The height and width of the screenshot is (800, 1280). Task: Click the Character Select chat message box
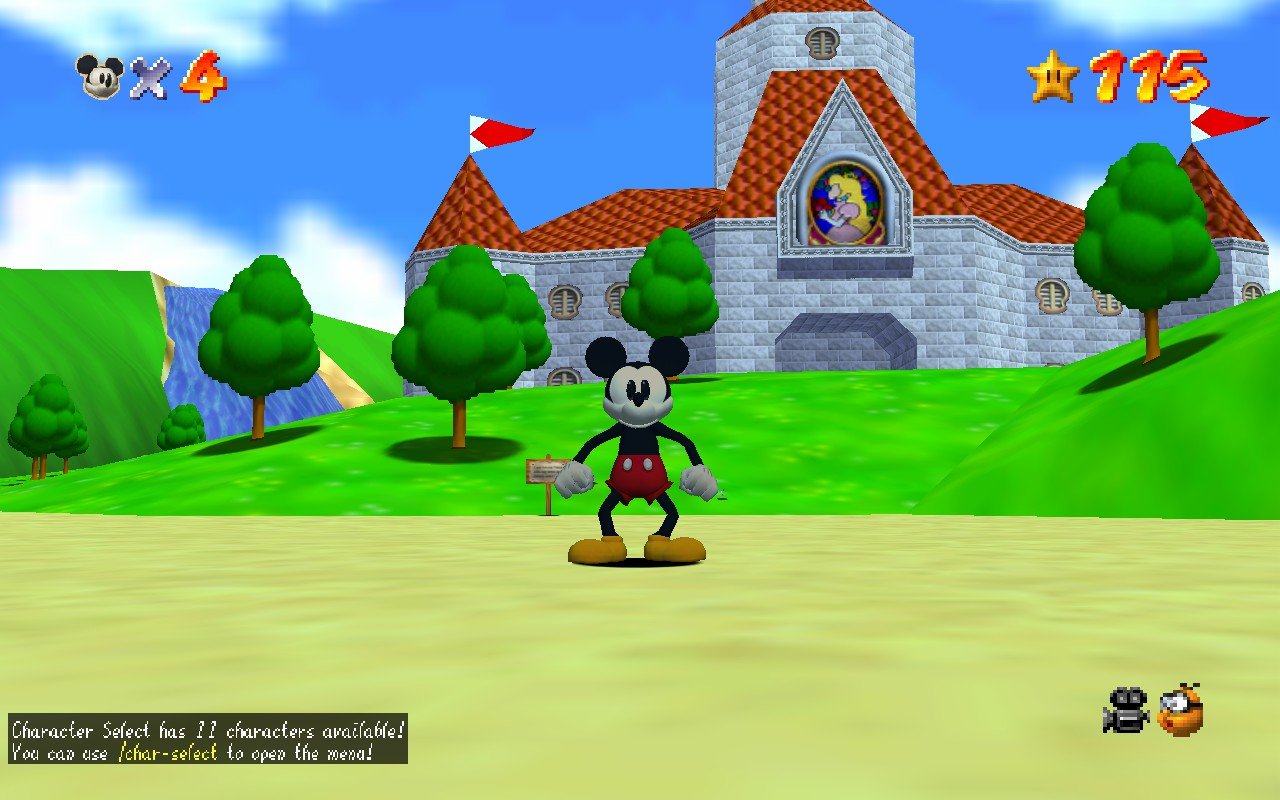pyautogui.click(x=208, y=739)
